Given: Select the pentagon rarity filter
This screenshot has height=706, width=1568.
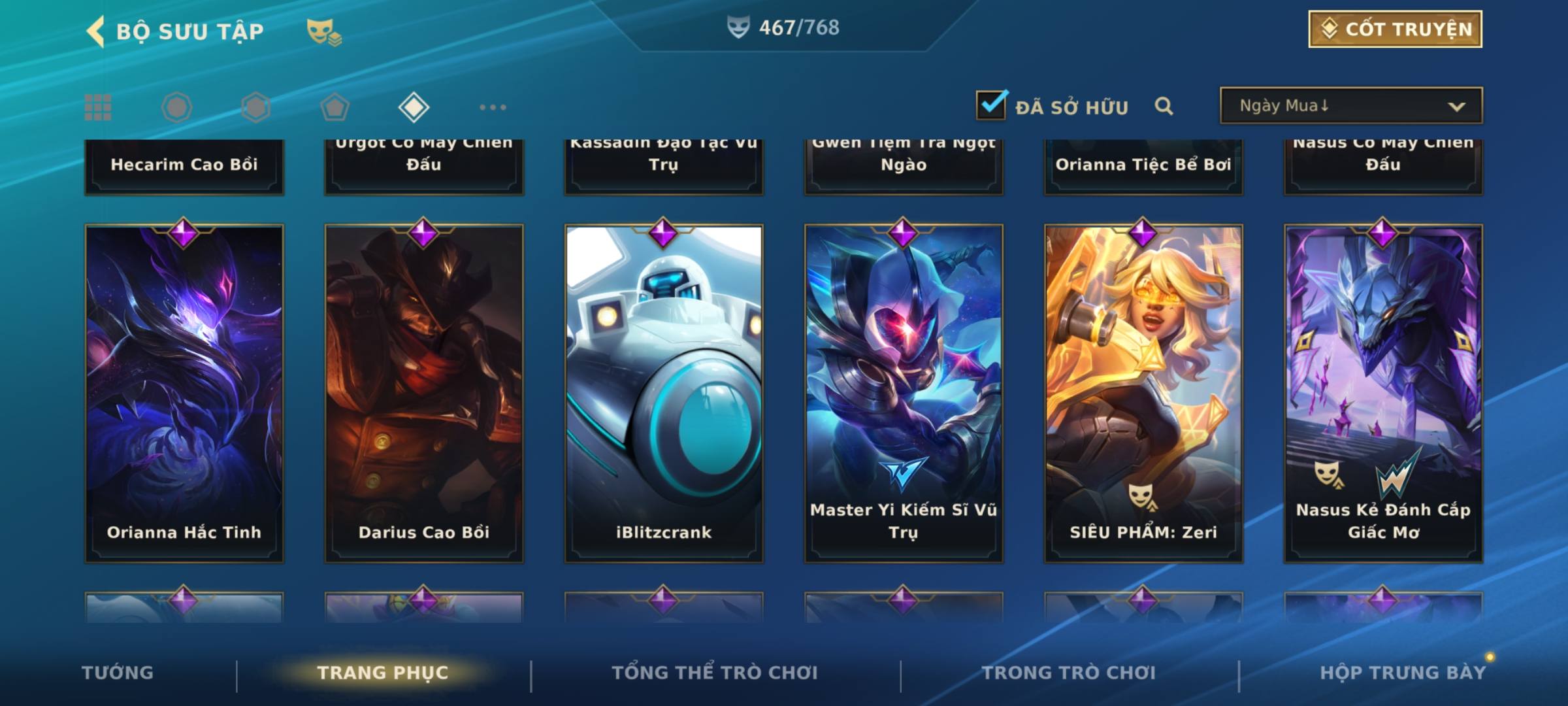Looking at the screenshot, I should 335,107.
